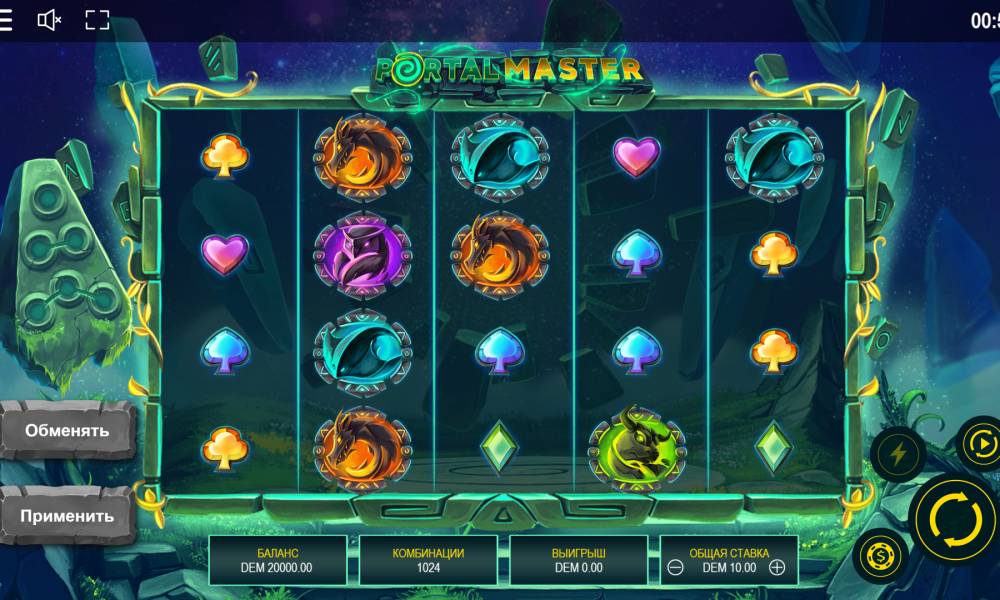The width and height of the screenshot is (1000, 600).
Task: Enter fullscreen mode
Action: tap(97, 20)
